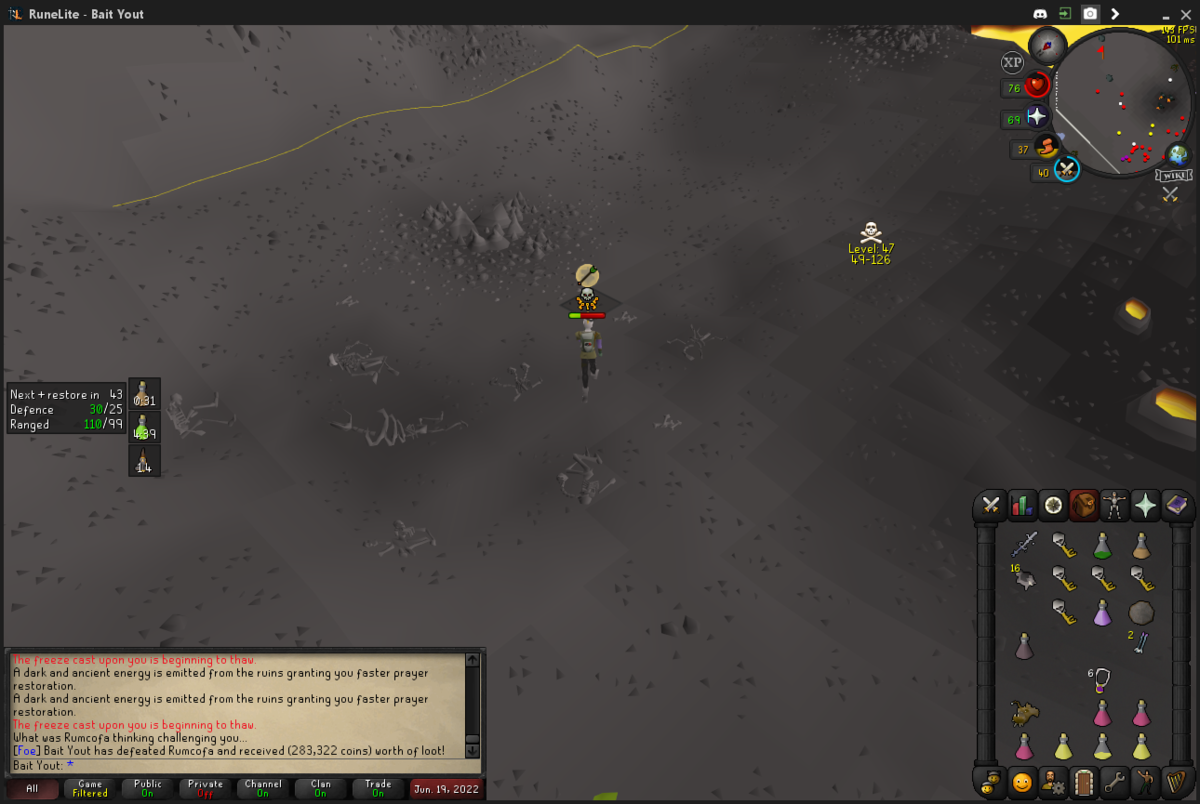Viewport: 1200px width, 804px height.
Task: Take a screenshot with camera button
Action: [x=1090, y=13]
